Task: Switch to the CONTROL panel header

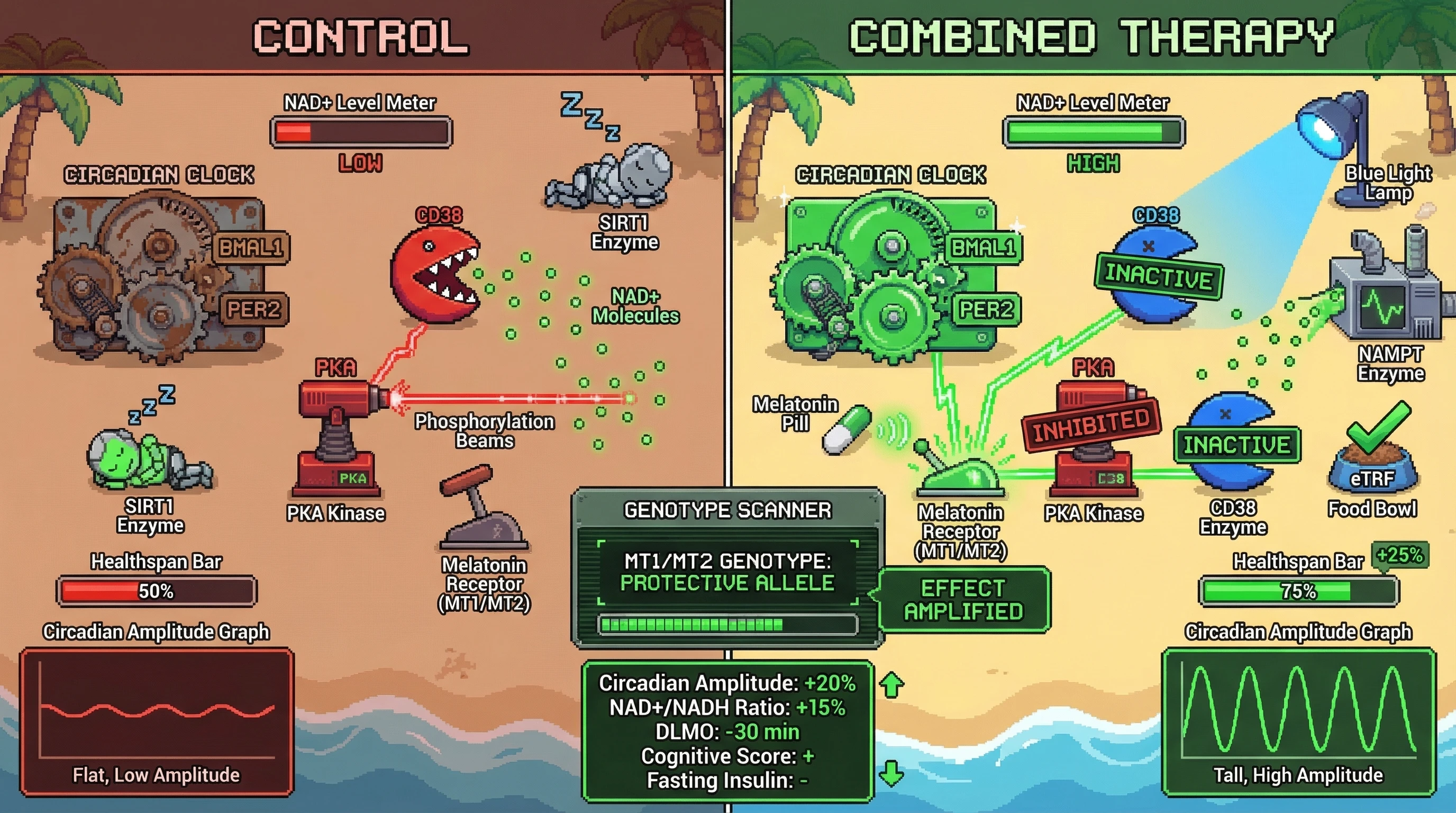Action: click(x=361, y=37)
